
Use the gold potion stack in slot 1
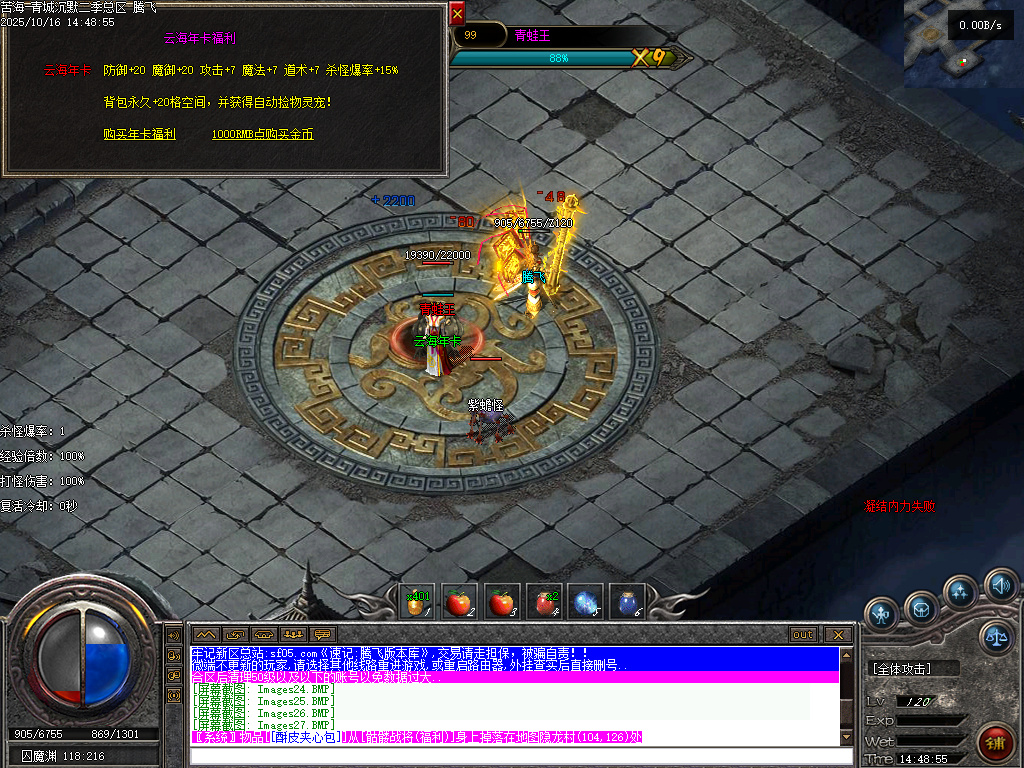point(416,603)
